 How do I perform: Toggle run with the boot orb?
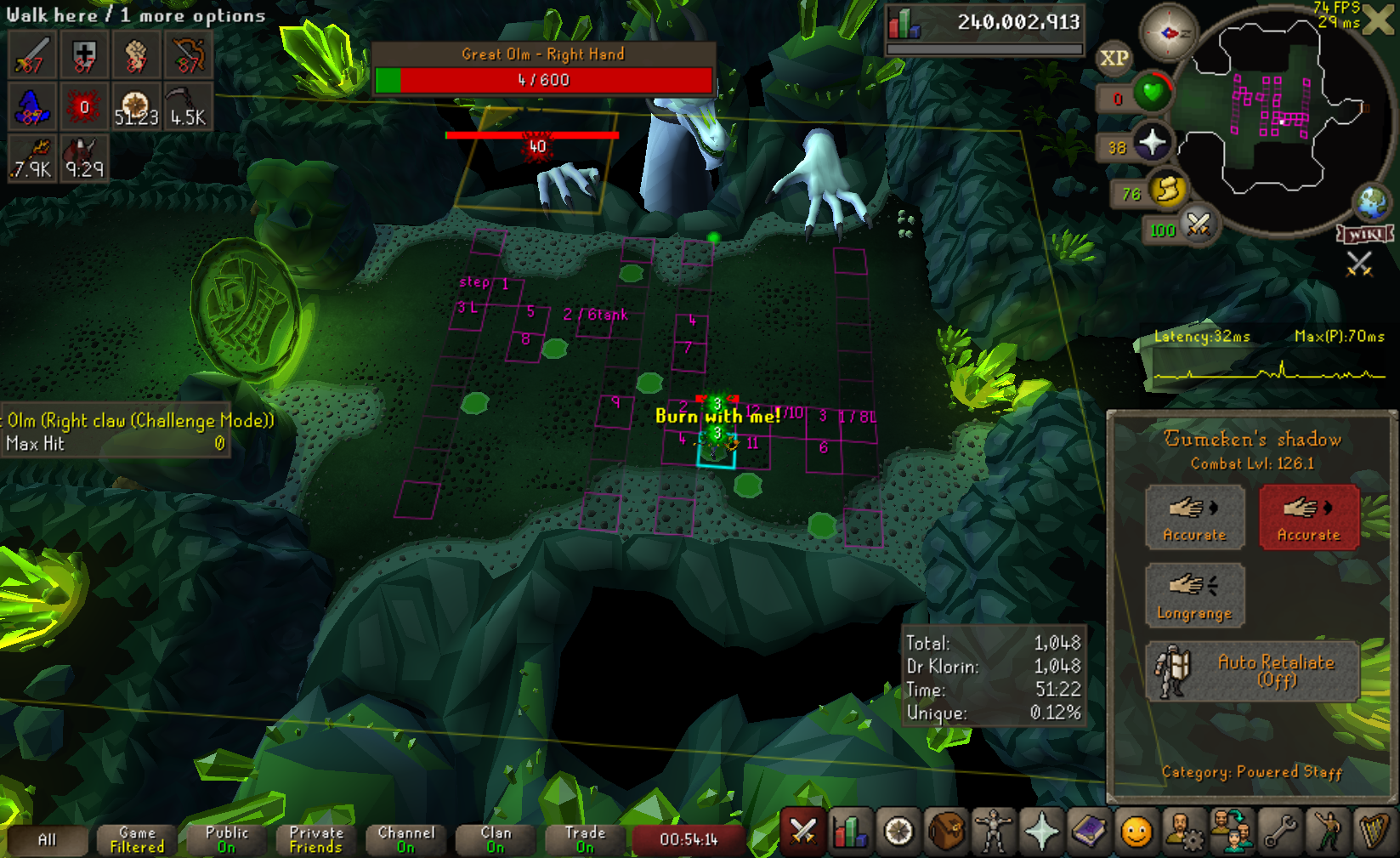click(1167, 190)
